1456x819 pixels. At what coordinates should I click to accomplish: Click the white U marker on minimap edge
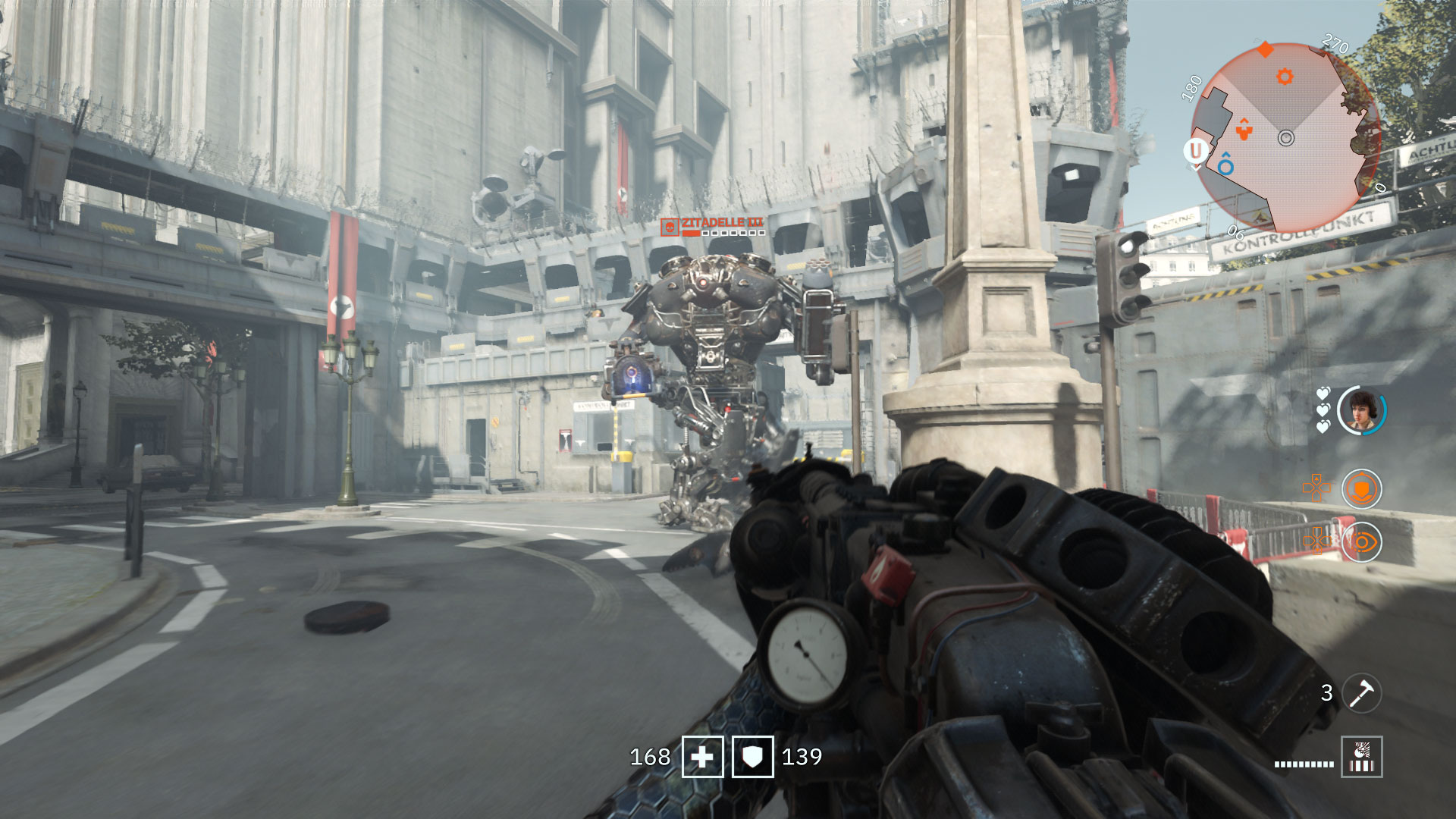point(1196,151)
